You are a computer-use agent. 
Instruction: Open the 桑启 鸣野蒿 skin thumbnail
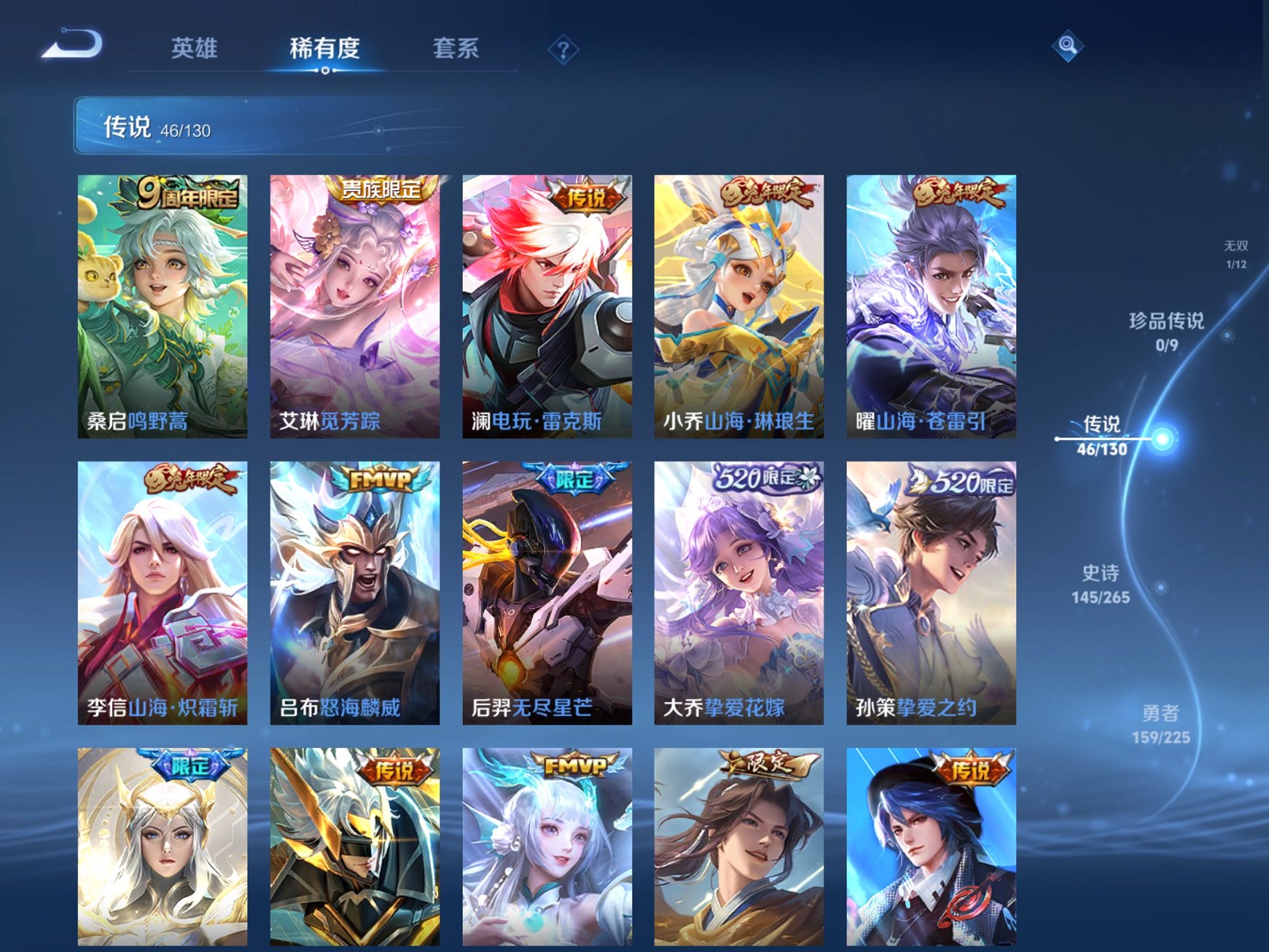[164, 306]
